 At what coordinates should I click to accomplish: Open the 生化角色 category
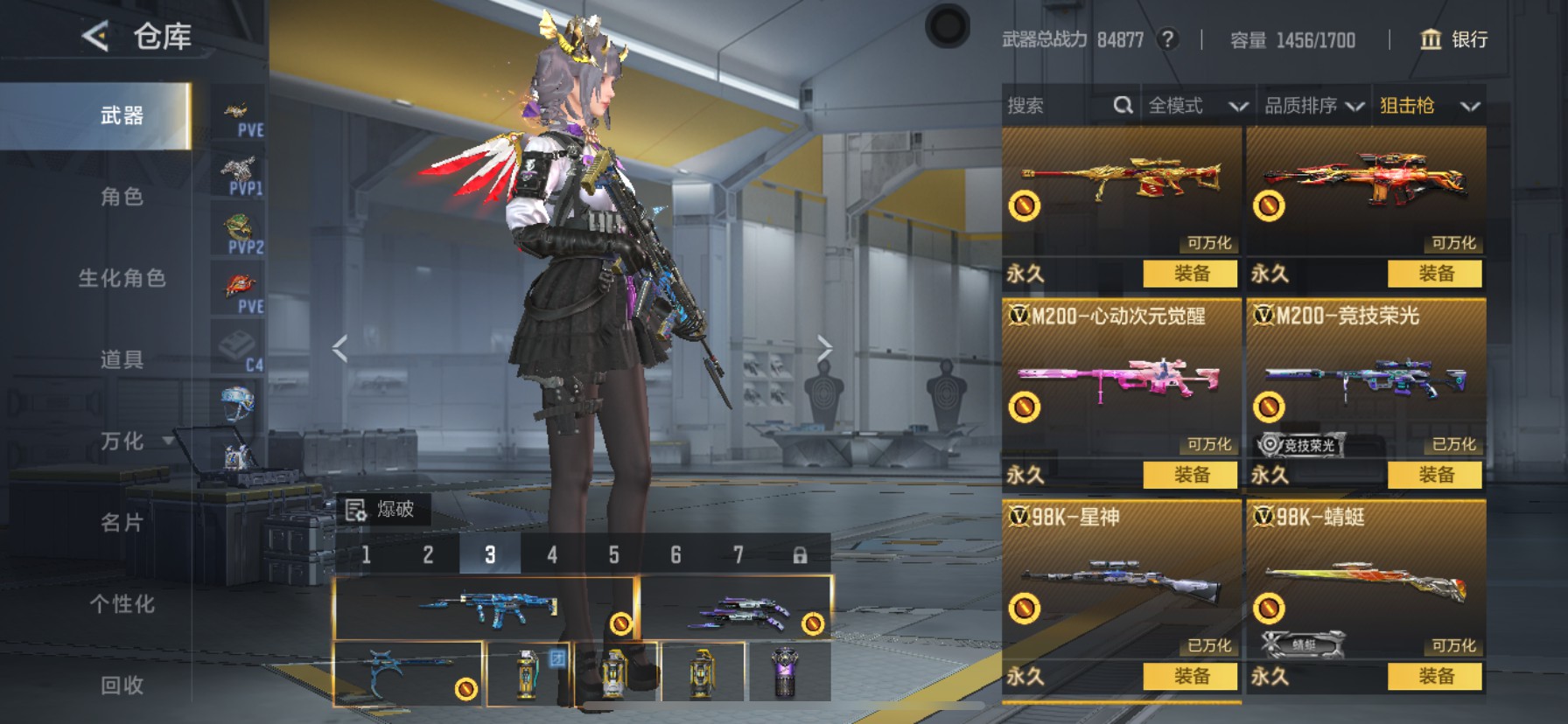pyautogui.click(x=122, y=278)
